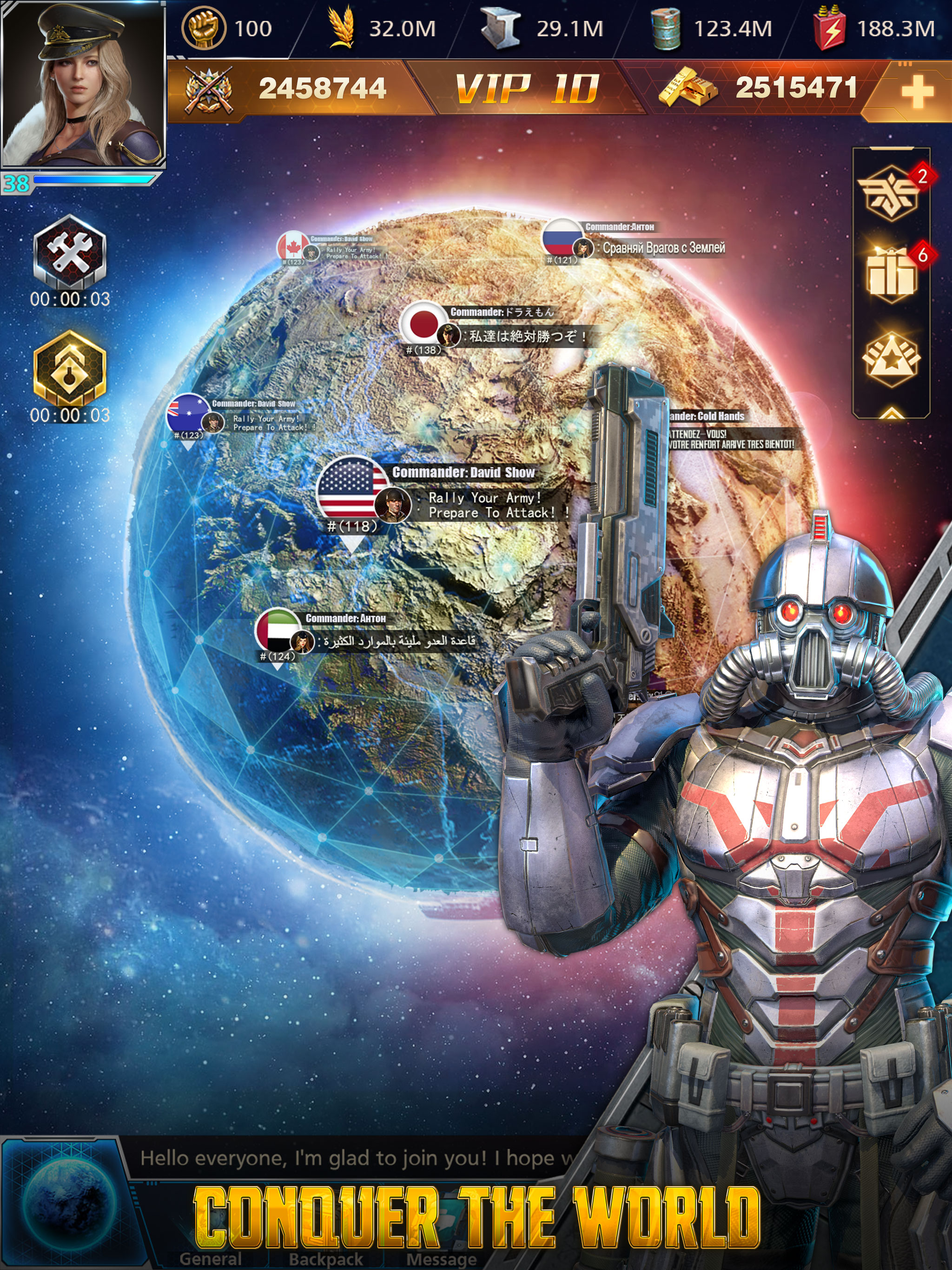Select the Canada flag marker
The width and height of the screenshot is (952, 1270).
(293, 247)
